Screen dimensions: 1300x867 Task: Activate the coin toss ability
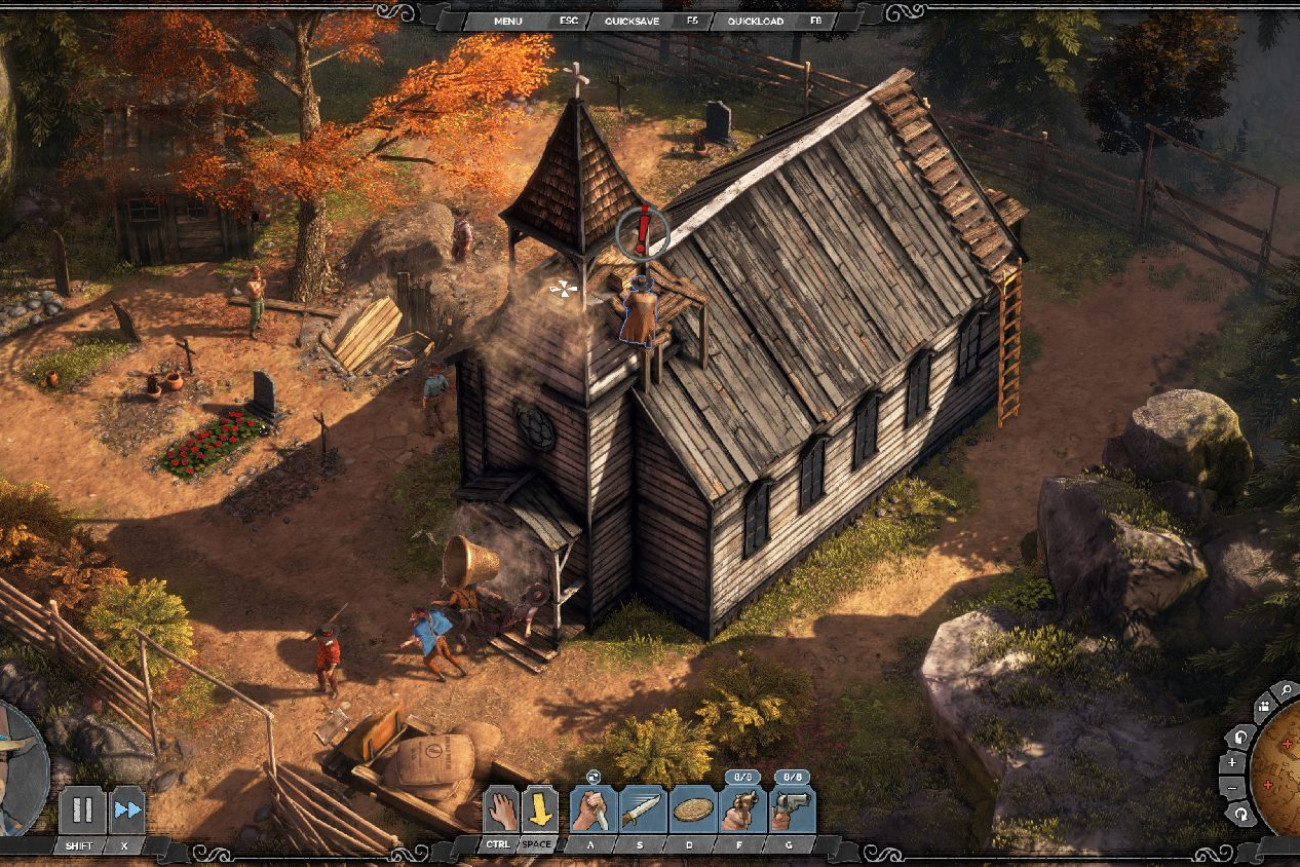(x=692, y=810)
